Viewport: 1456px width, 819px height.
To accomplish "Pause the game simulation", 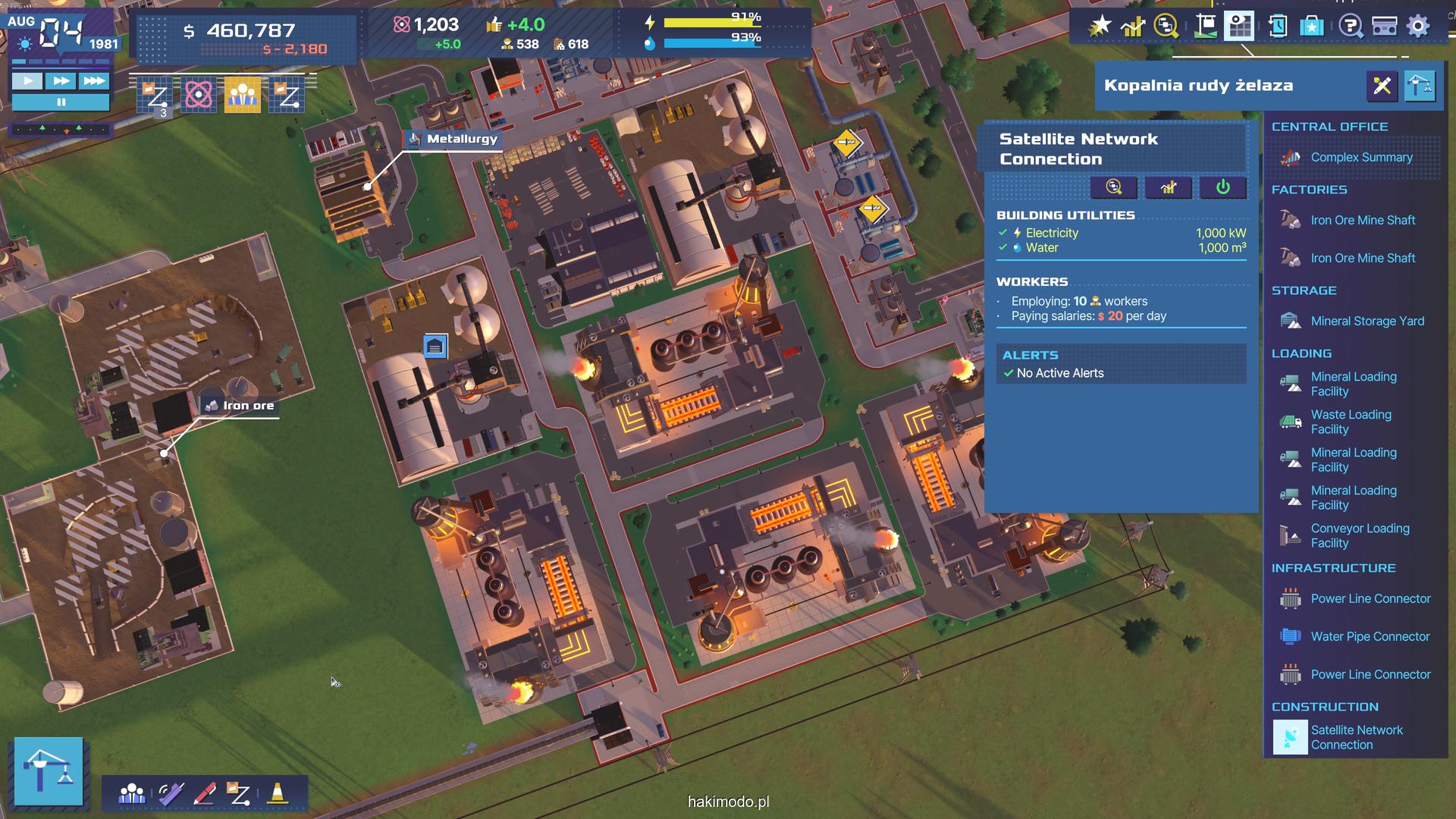I will click(x=61, y=102).
